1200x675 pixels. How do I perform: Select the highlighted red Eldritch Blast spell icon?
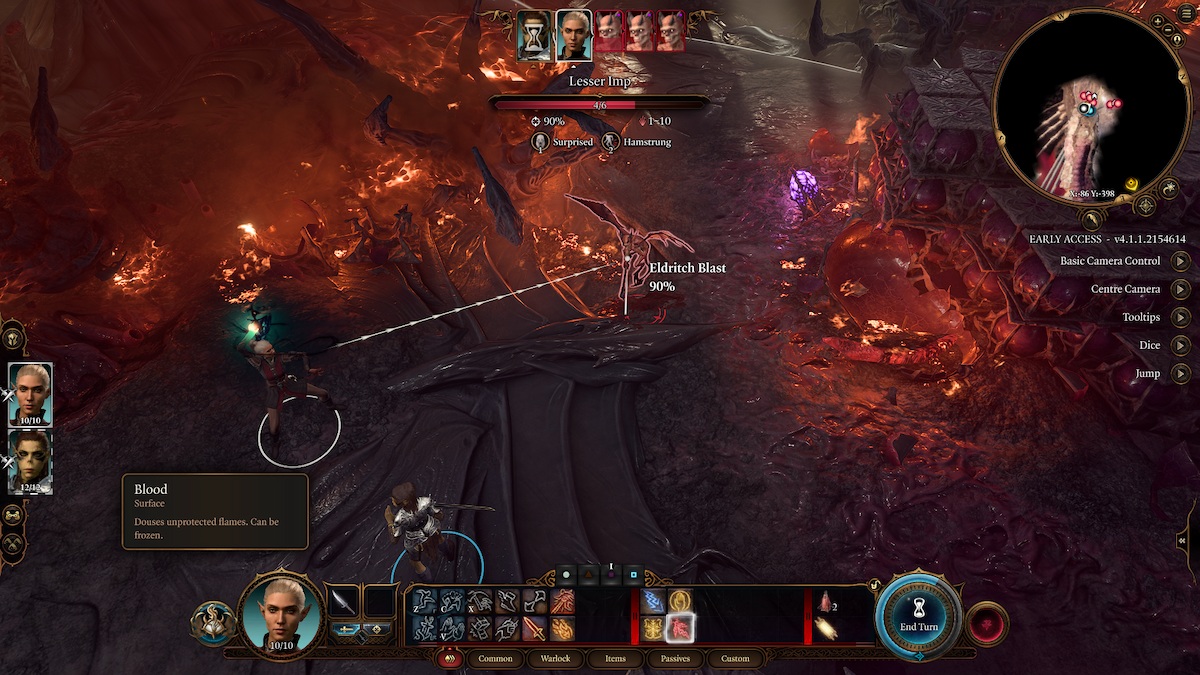[x=681, y=628]
